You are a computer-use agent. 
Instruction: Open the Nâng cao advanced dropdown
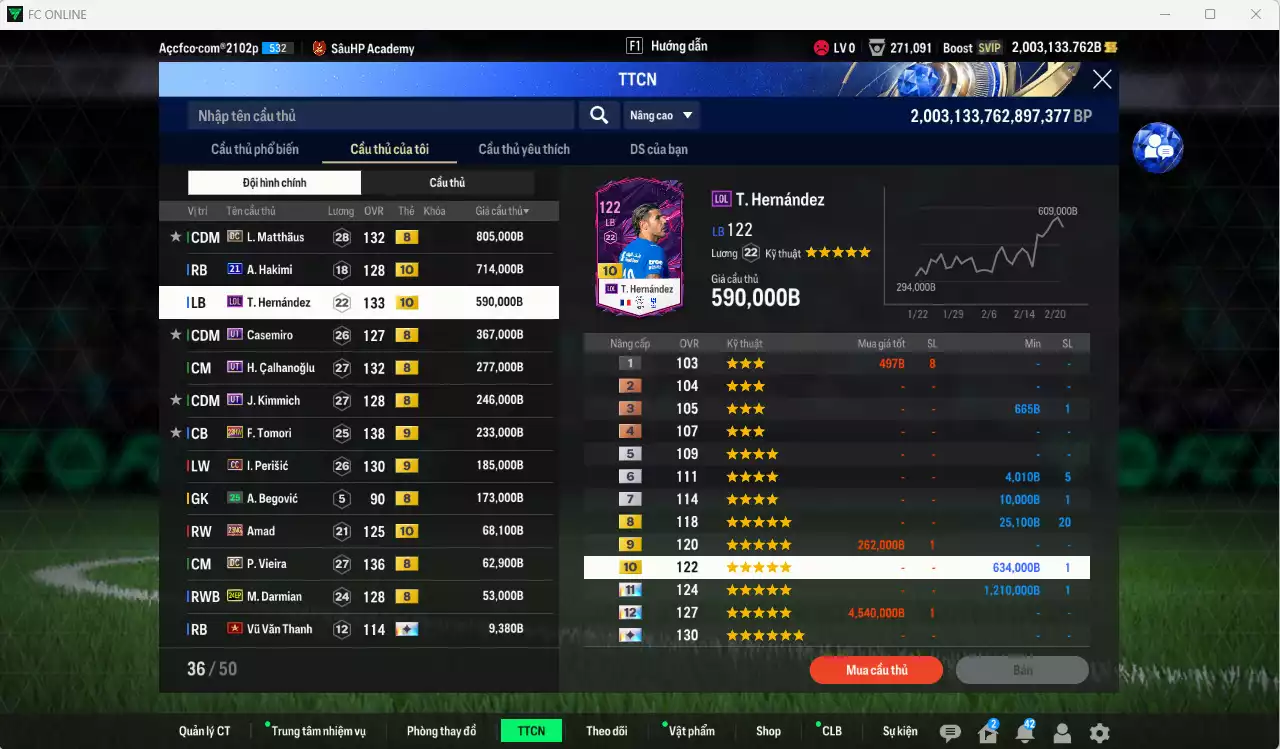pos(661,116)
